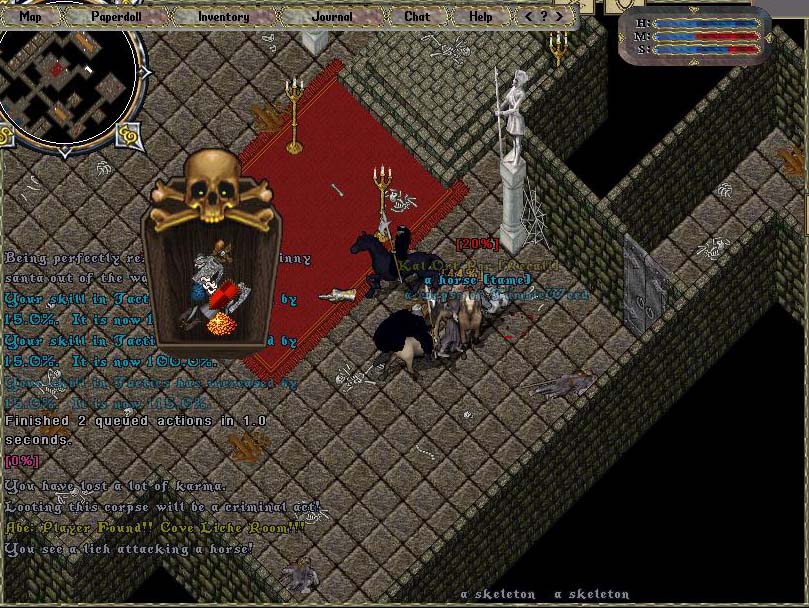Click the question mark on the menu bar
This screenshot has height=608, width=809.
[x=544, y=16]
